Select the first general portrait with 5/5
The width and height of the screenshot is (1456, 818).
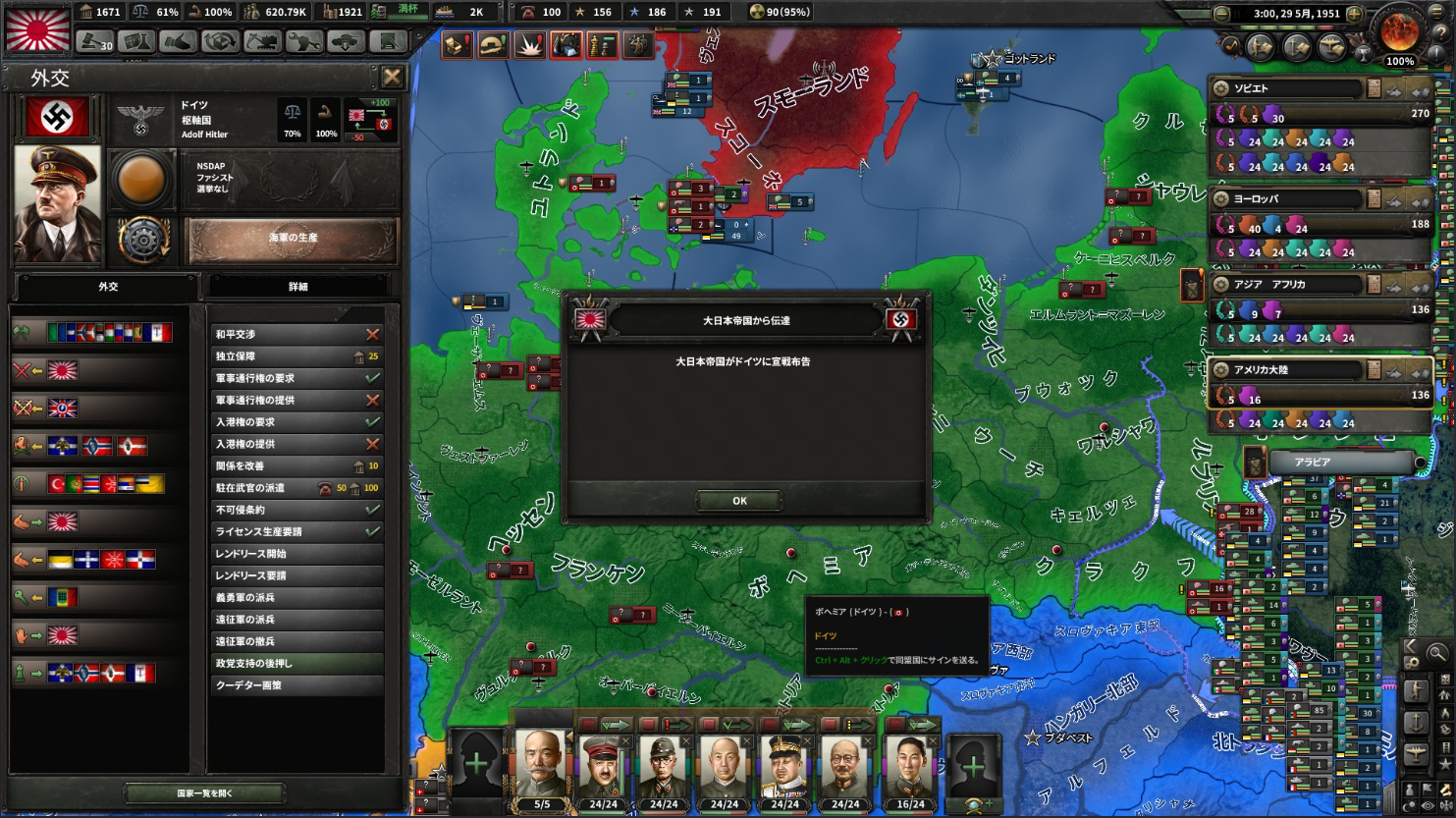pos(541,765)
